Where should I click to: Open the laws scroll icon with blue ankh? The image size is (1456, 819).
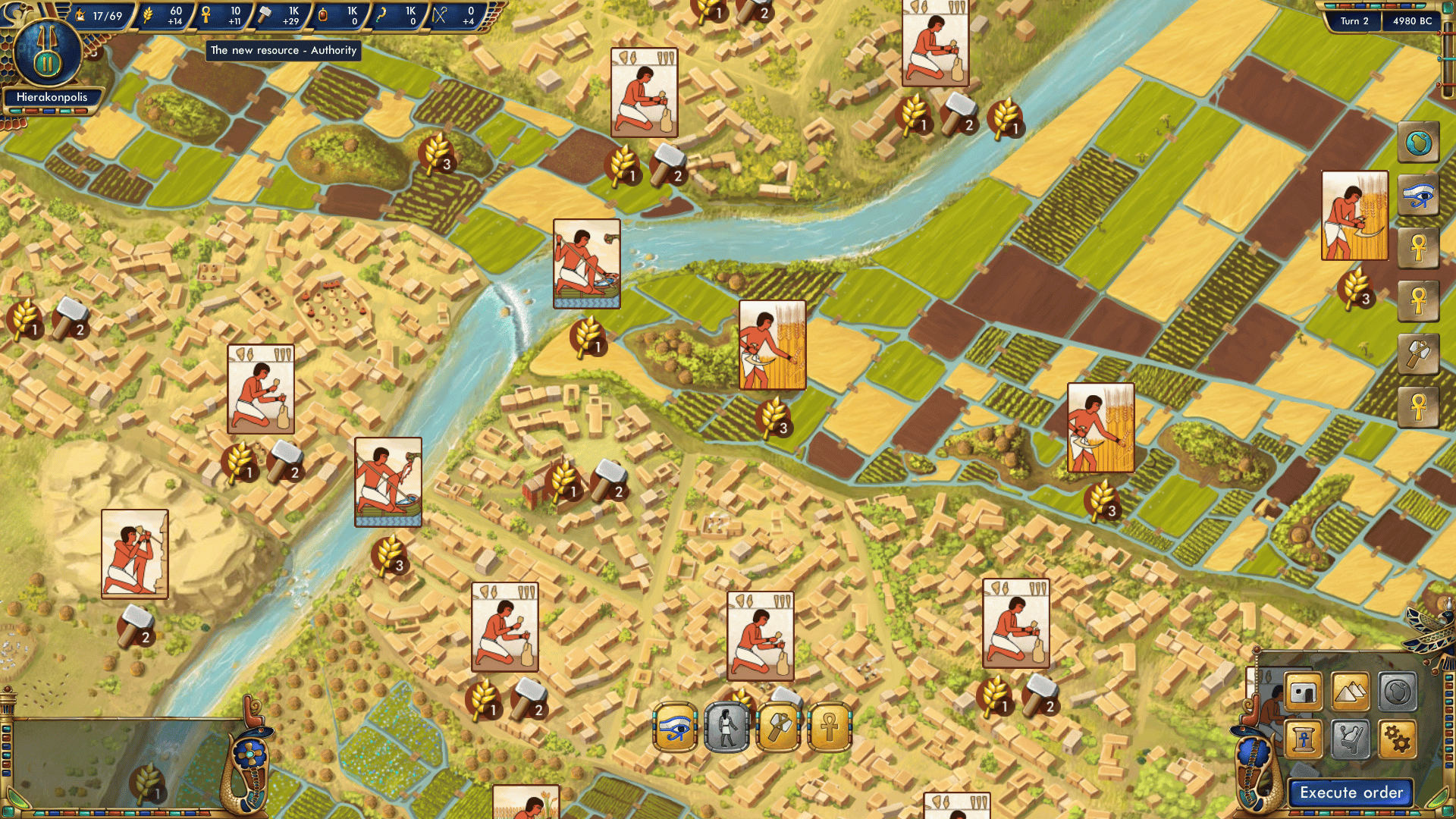(1302, 739)
